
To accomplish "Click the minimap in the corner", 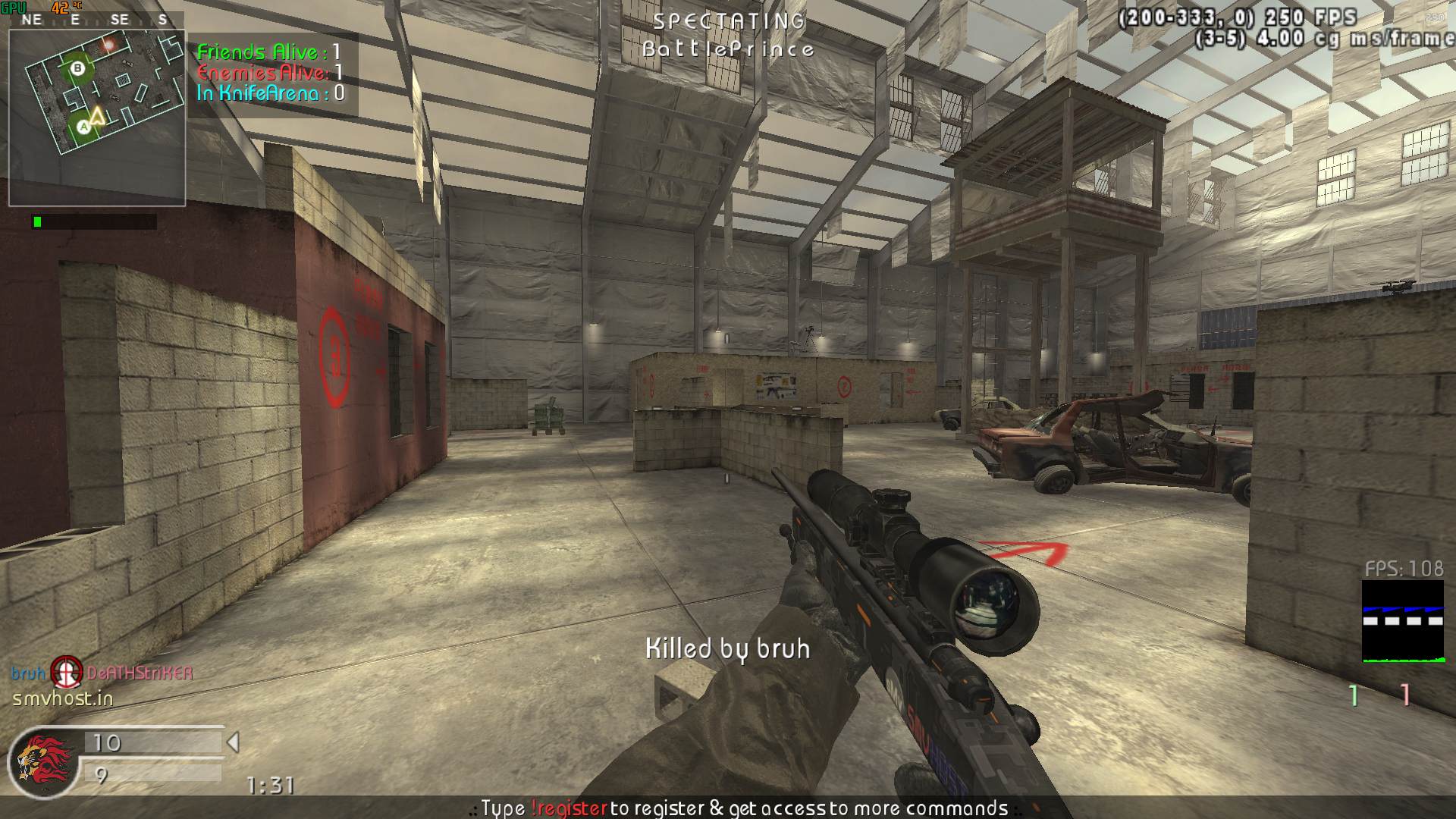I will click(x=97, y=118).
